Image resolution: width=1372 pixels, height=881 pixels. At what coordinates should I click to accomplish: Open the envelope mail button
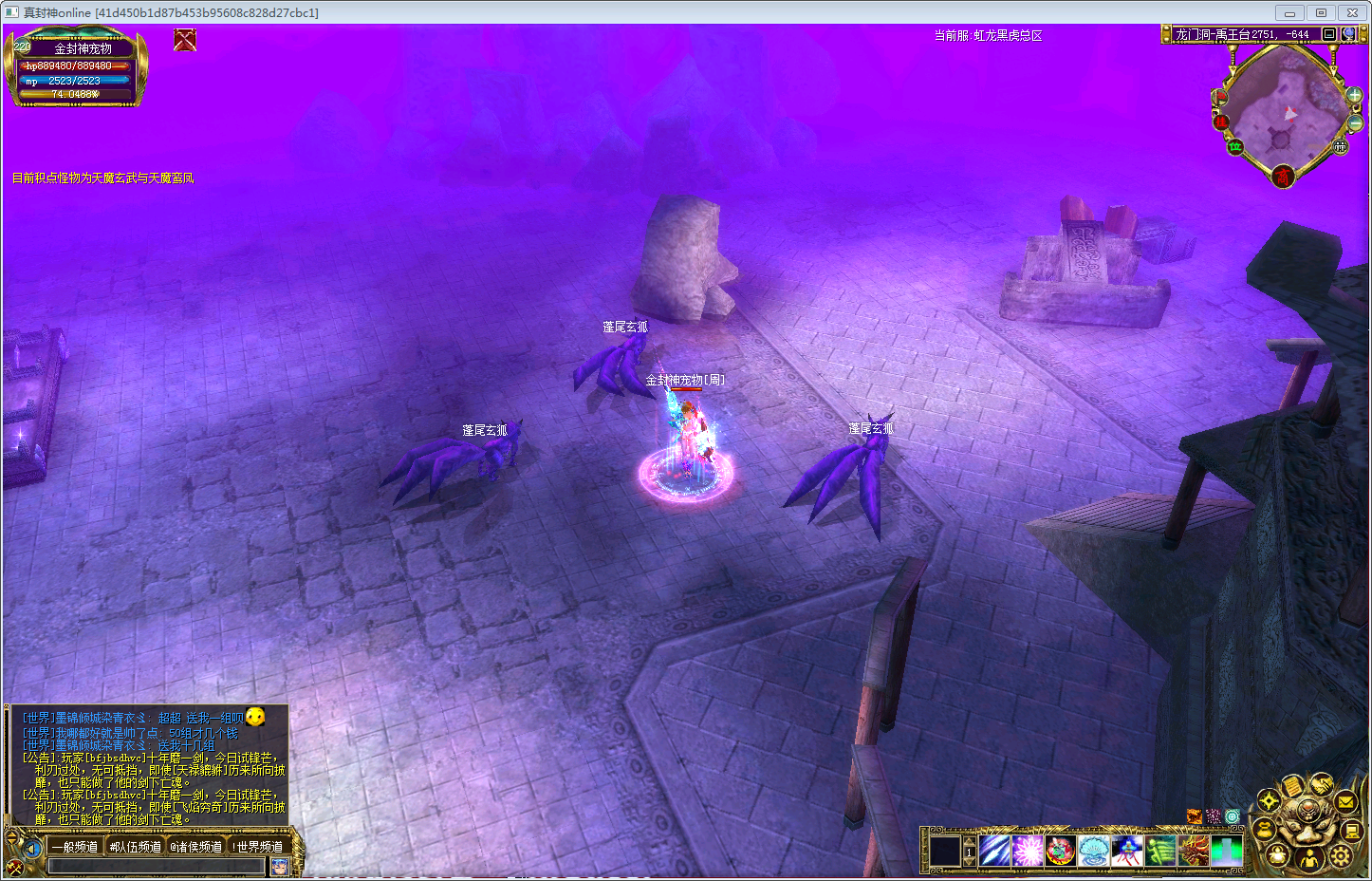click(x=1345, y=802)
